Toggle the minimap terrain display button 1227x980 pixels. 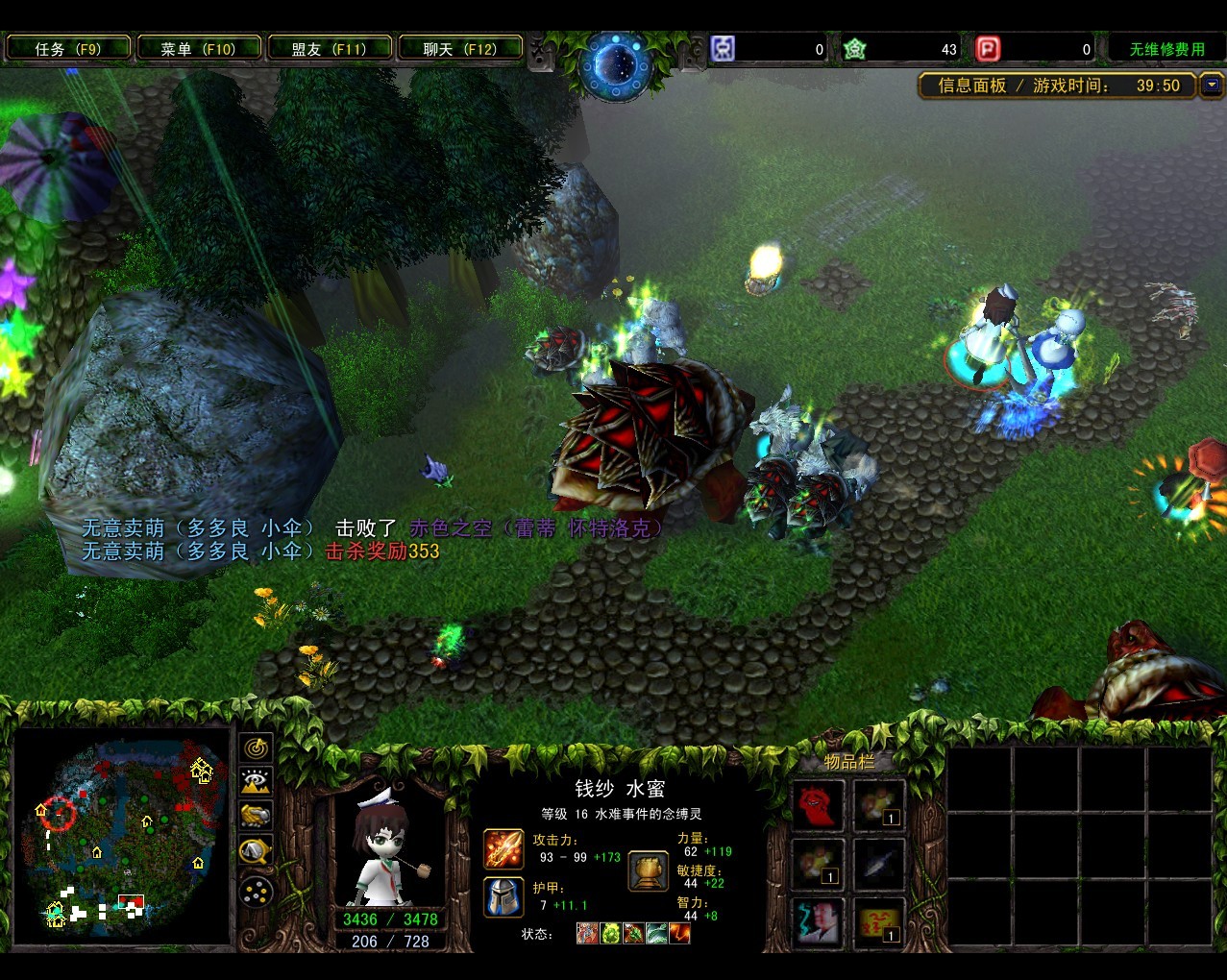click(256, 782)
